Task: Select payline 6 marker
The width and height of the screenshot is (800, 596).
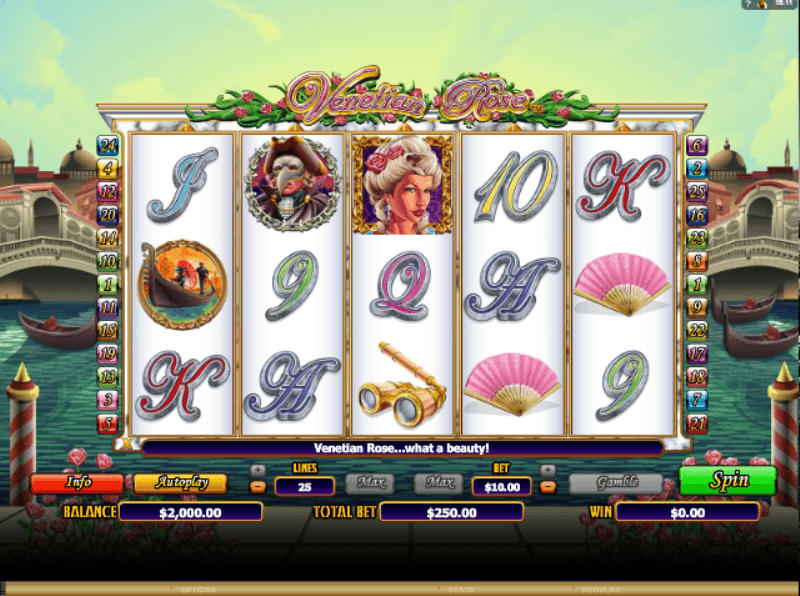Action: pyautogui.click(x=697, y=144)
